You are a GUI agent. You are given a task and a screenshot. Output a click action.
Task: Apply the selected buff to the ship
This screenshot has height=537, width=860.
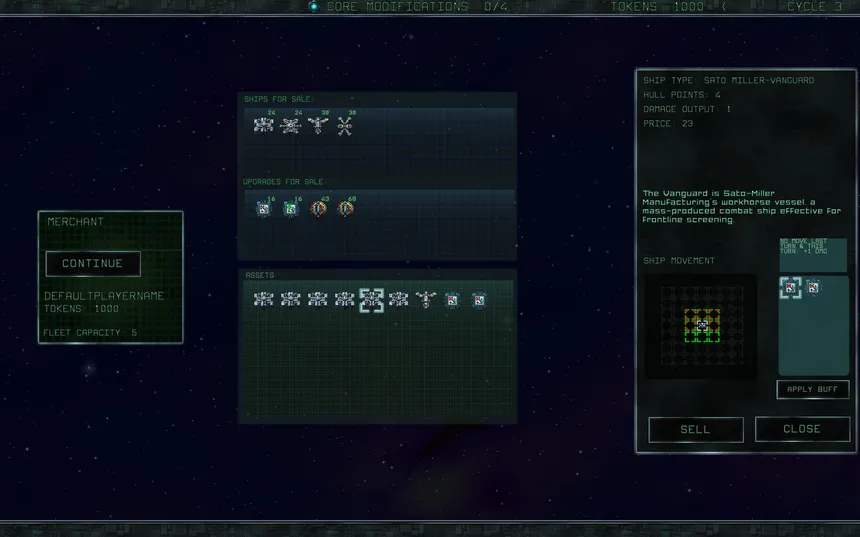click(813, 390)
